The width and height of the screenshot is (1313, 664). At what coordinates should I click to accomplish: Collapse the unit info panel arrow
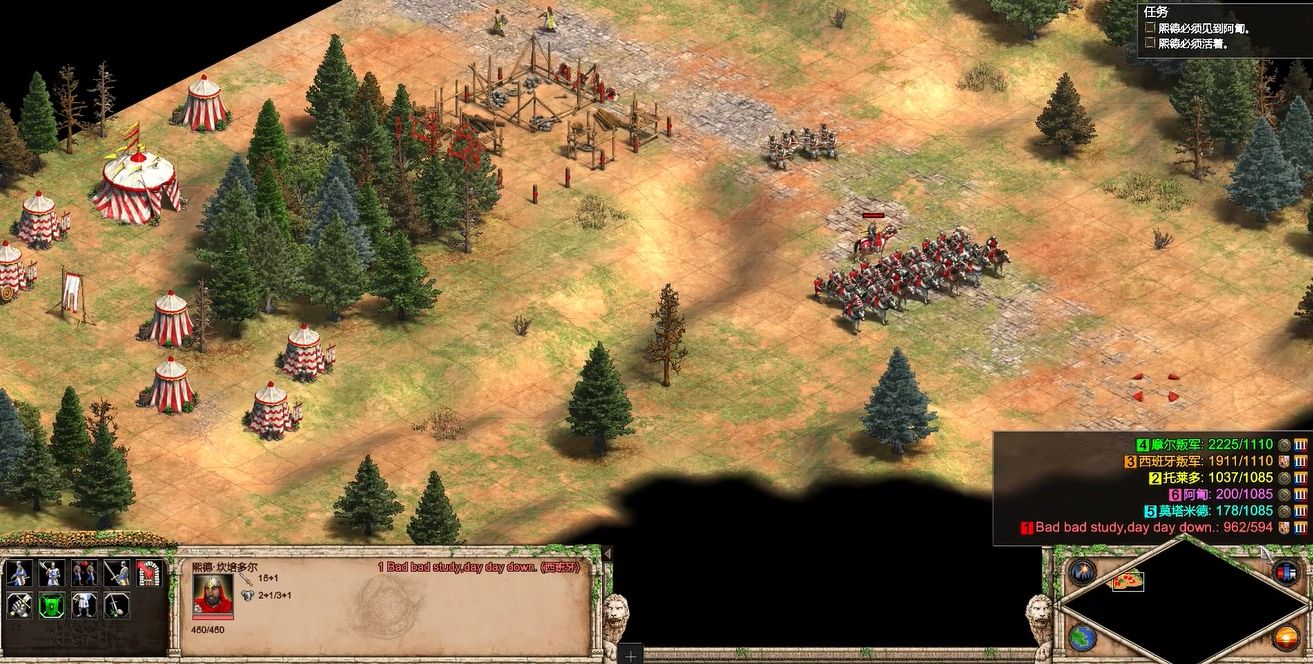click(x=606, y=554)
